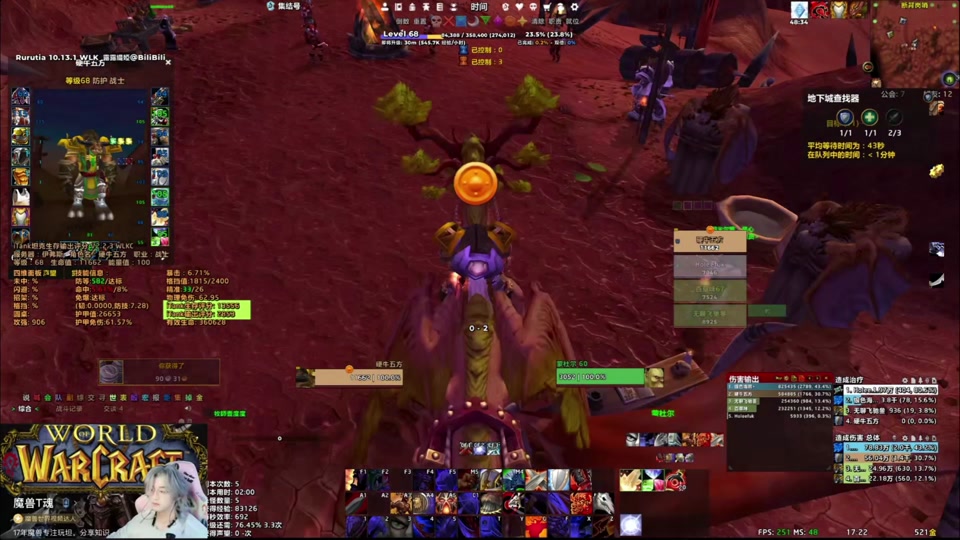Click the blue crystal buff icon
This screenshot has width=960, height=540.
coord(799,10)
